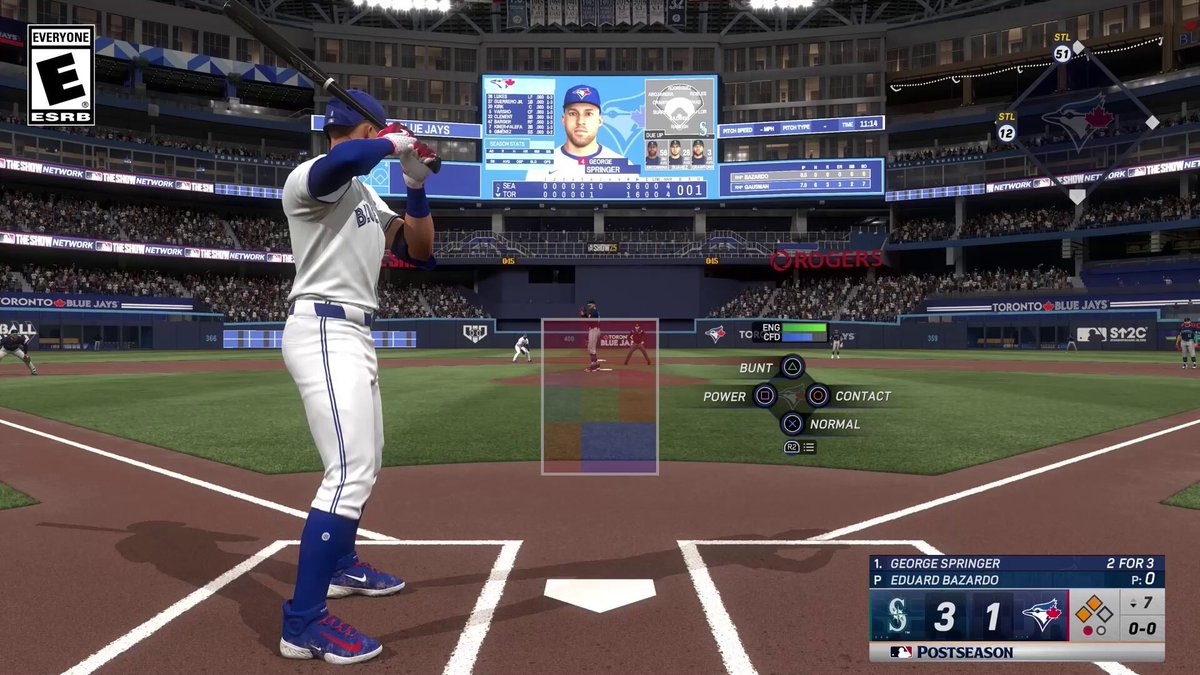Screen dimensions: 1200x675
Task: Select the STL 51 runner marker
Action: [1062, 53]
